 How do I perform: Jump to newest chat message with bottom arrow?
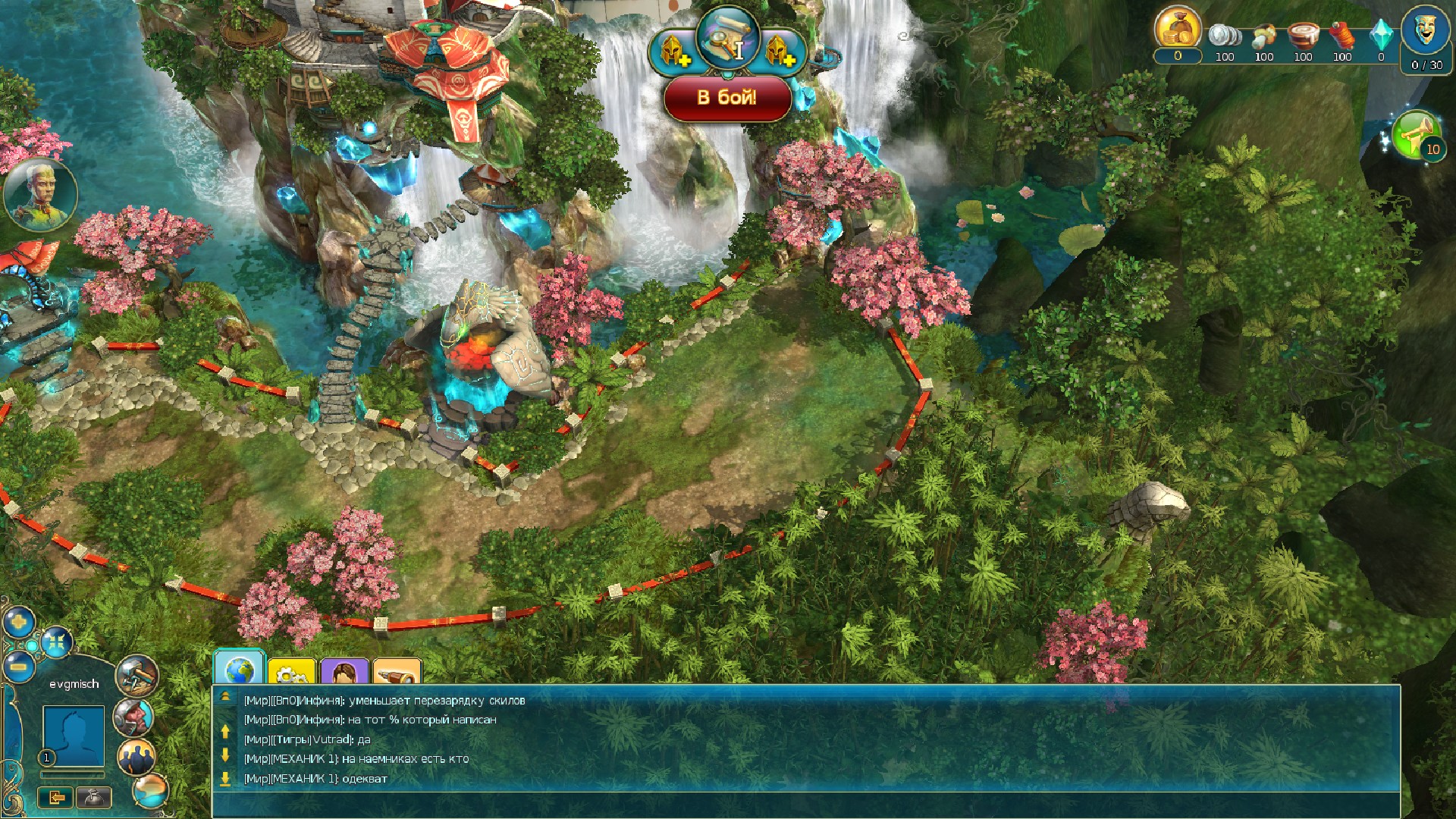(x=225, y=778)
